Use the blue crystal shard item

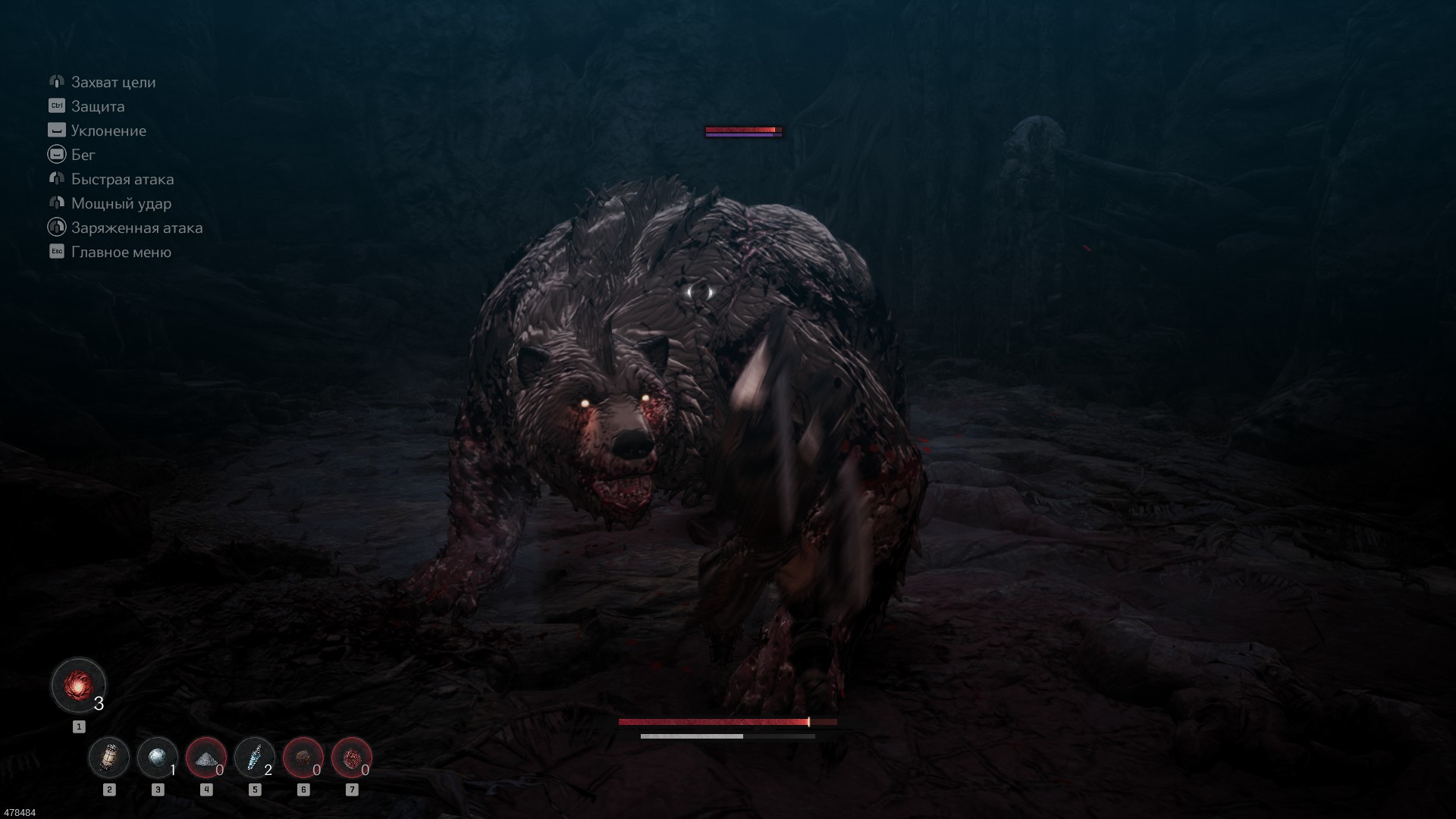coord(255,758)
